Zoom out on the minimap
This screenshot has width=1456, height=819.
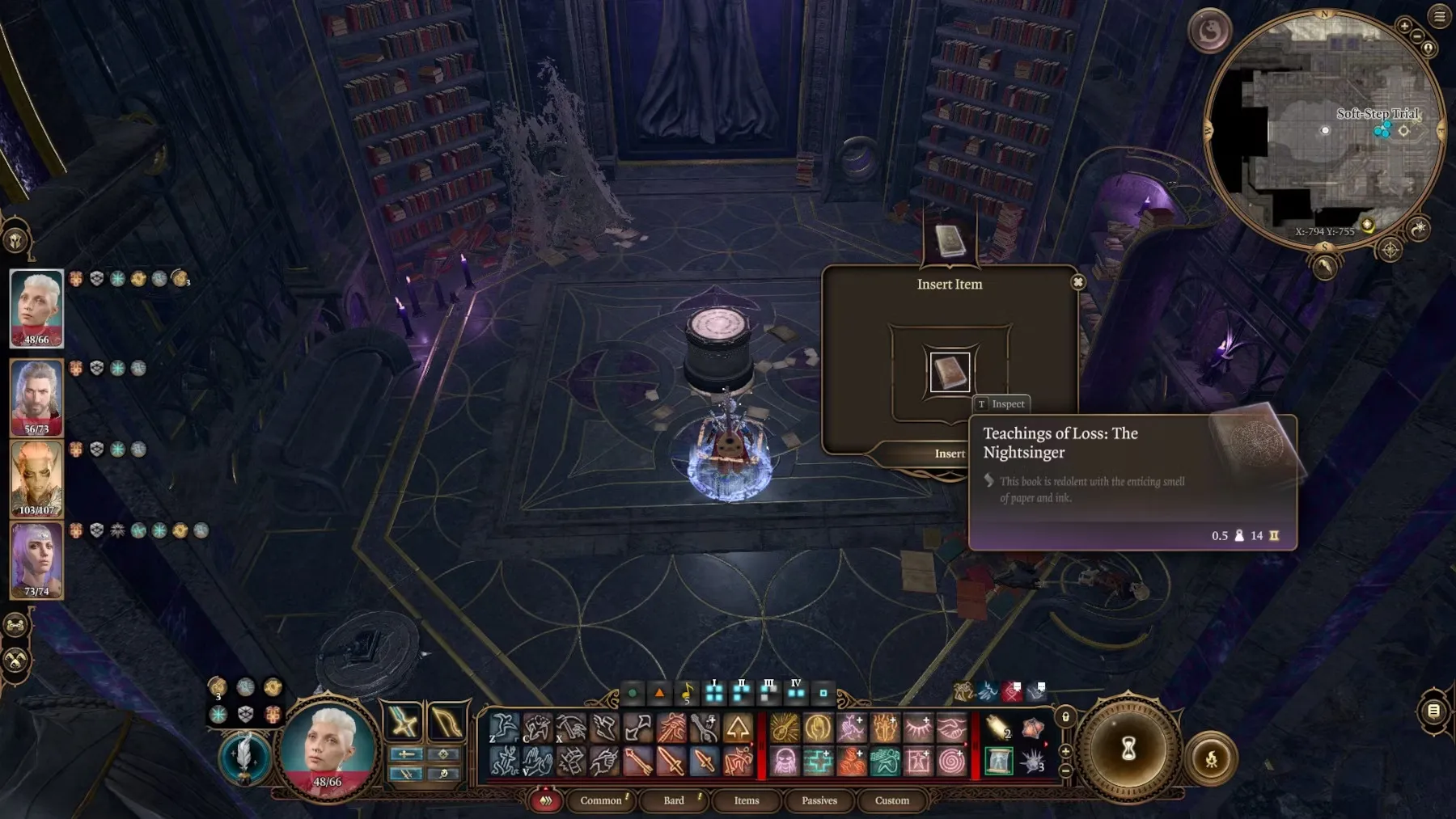click(x=1416, y=36)
